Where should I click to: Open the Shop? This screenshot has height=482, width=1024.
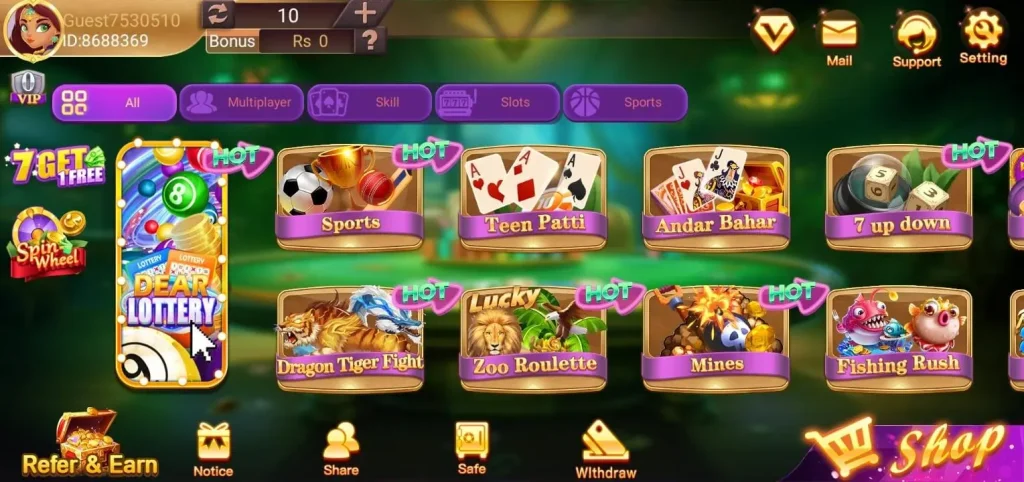915,450
